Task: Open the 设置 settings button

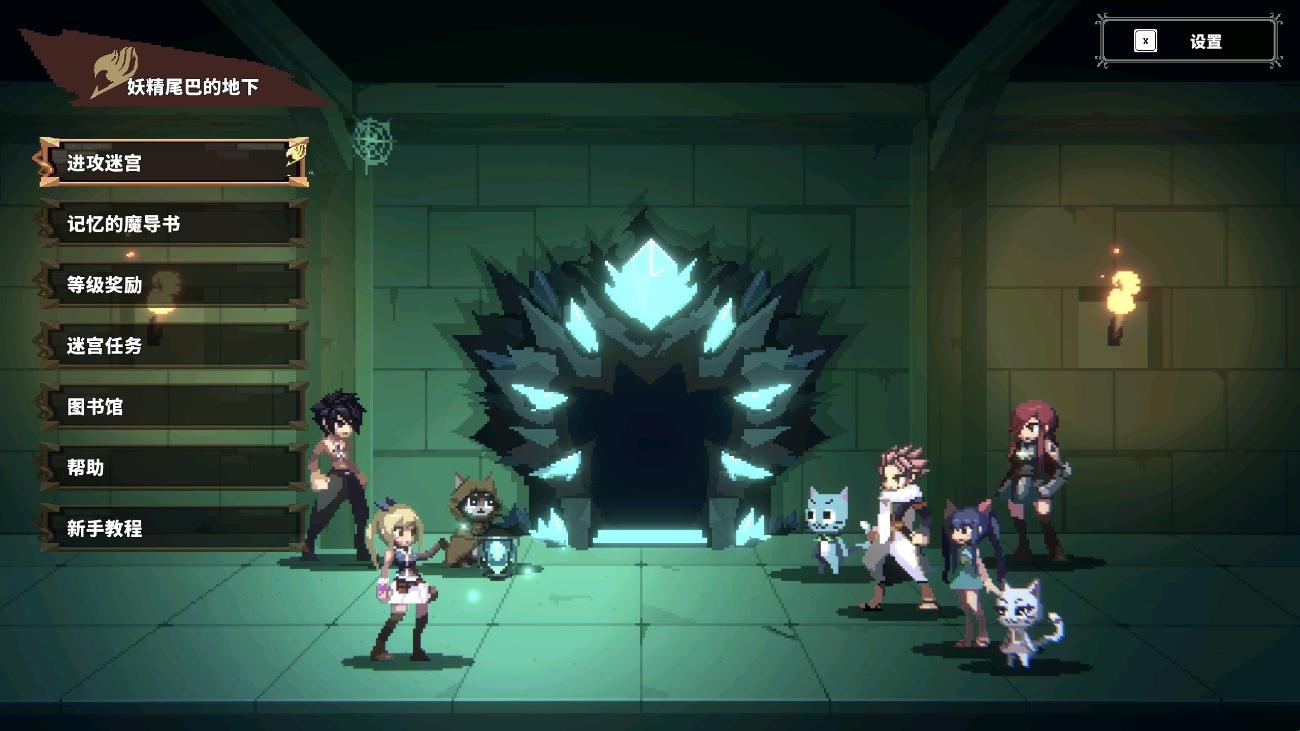Action: (x=1189, y=42)
